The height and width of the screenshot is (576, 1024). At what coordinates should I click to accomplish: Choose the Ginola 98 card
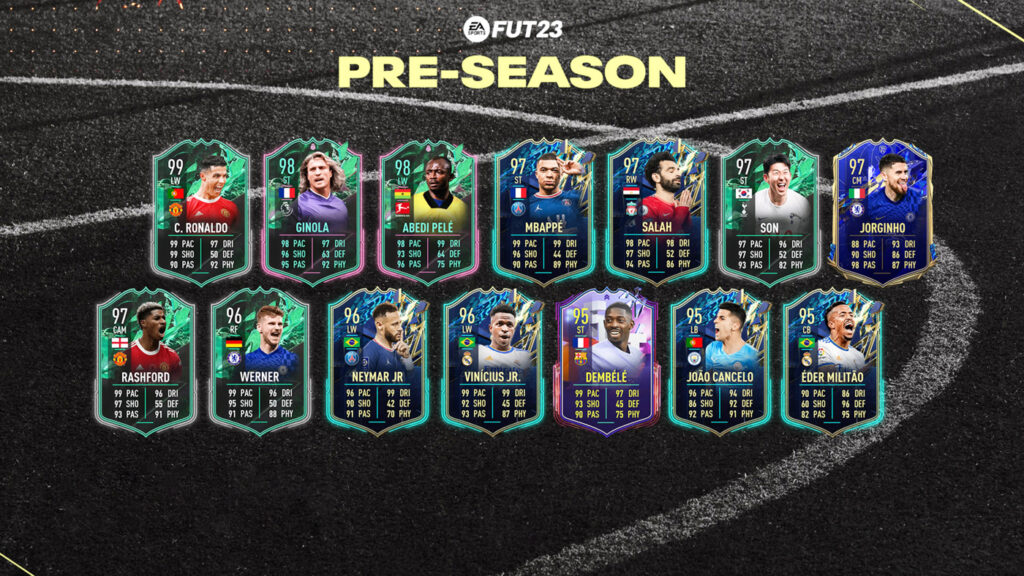314,211
